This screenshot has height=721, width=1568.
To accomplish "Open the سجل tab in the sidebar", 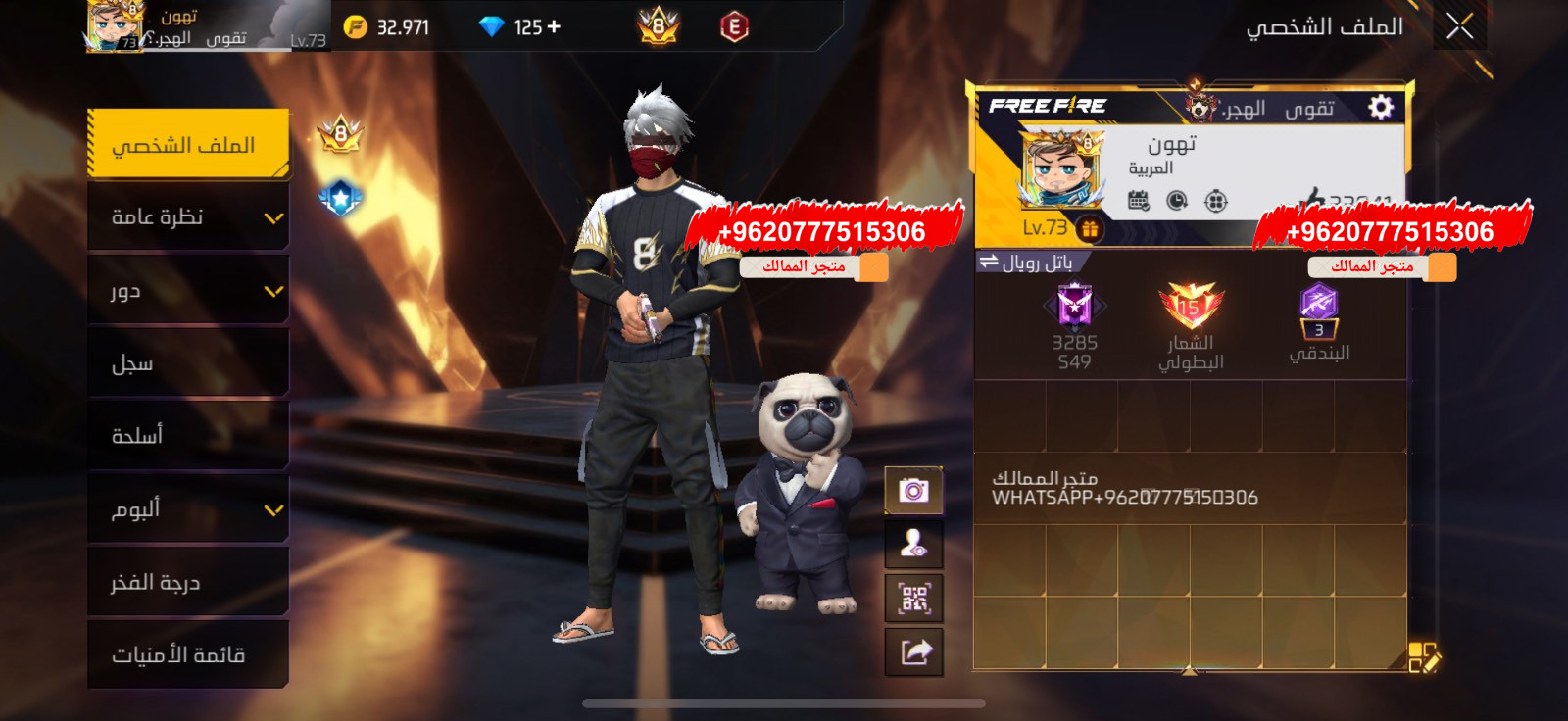I will 188,362.
